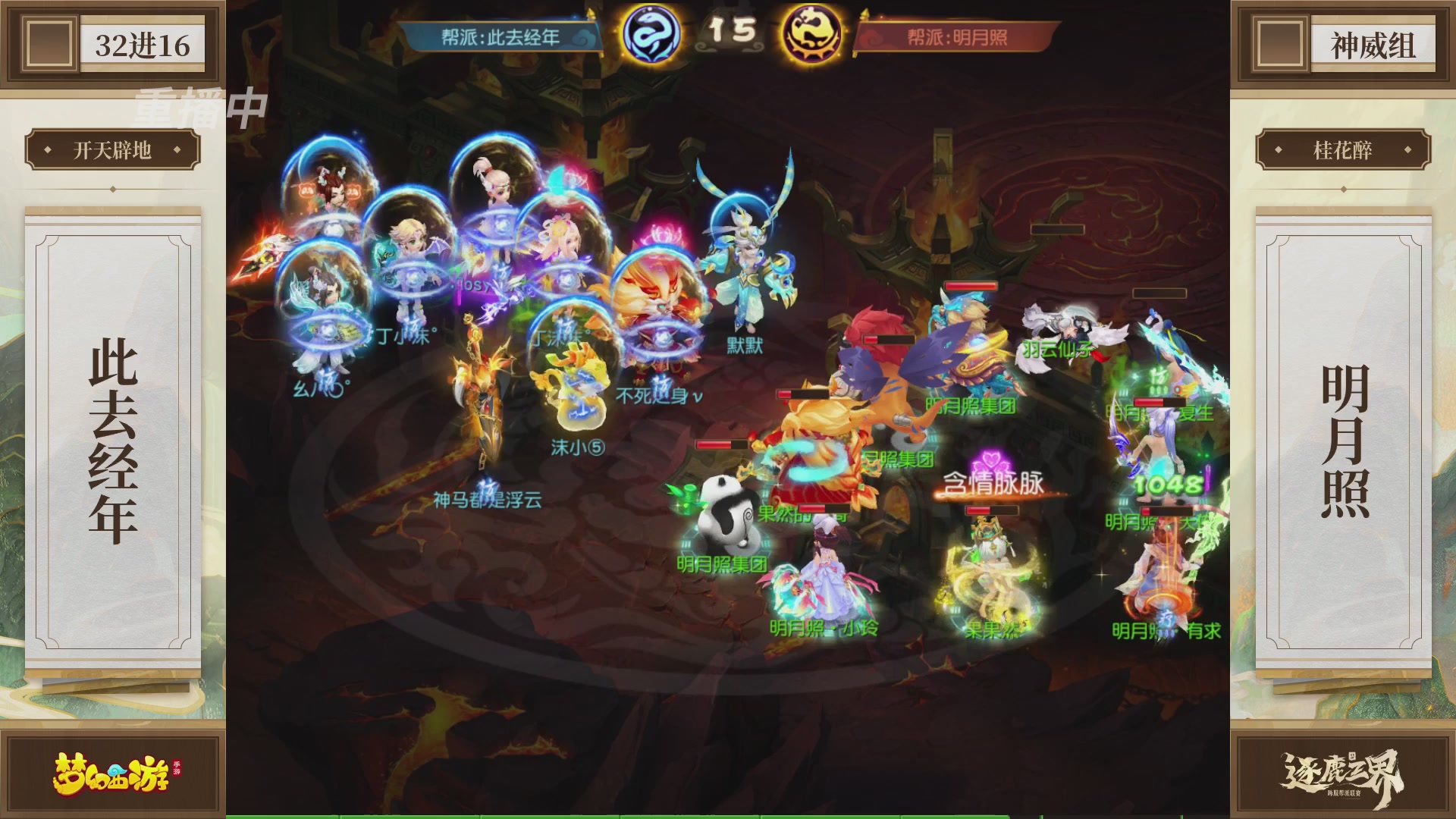Viewport: 1456px width, 819px height.
Task: Select the 开天辟地 title plaque
Action: click(114, 151)
